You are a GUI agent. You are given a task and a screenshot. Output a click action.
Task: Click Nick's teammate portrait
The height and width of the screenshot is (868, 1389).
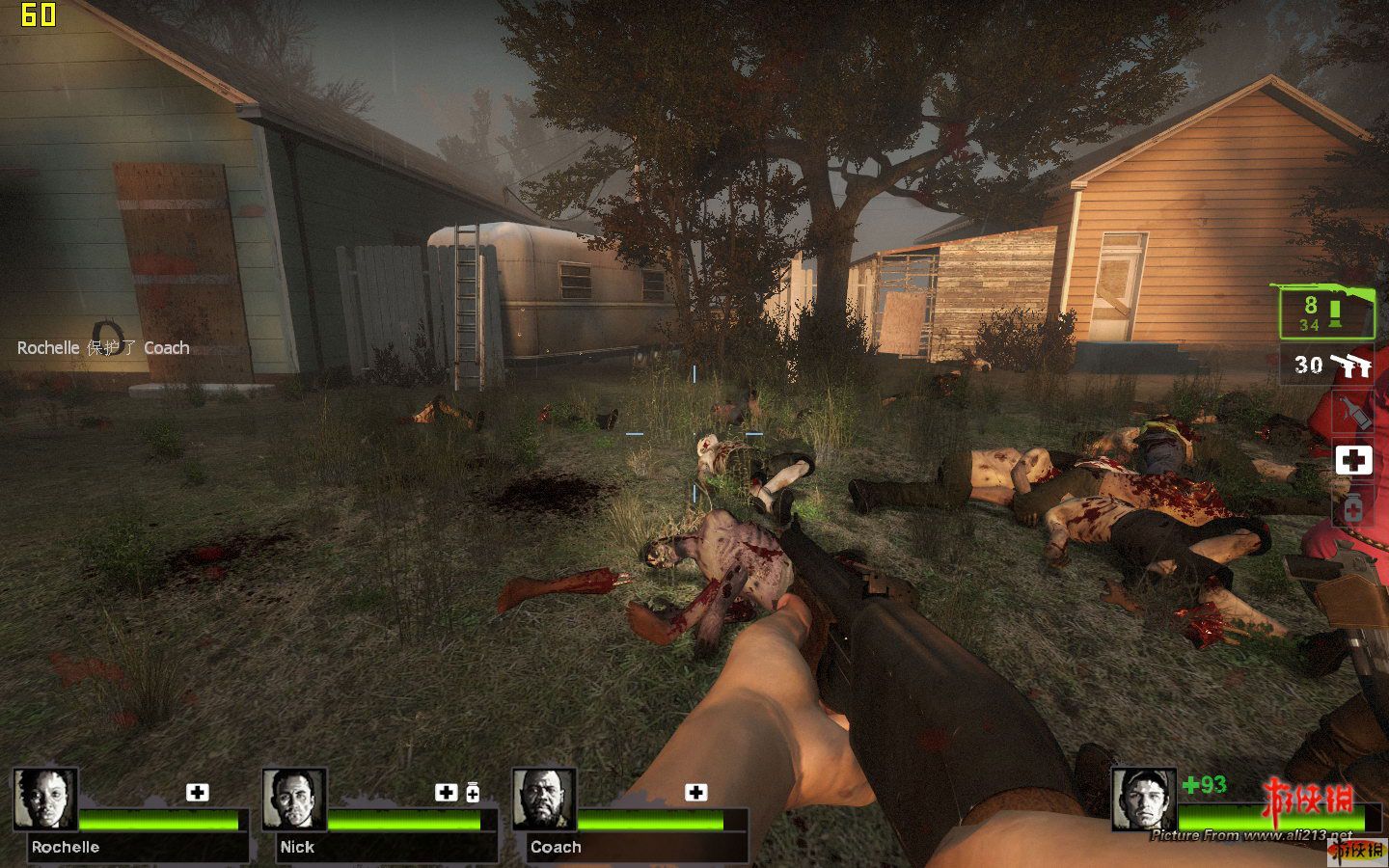coord(294,799)
